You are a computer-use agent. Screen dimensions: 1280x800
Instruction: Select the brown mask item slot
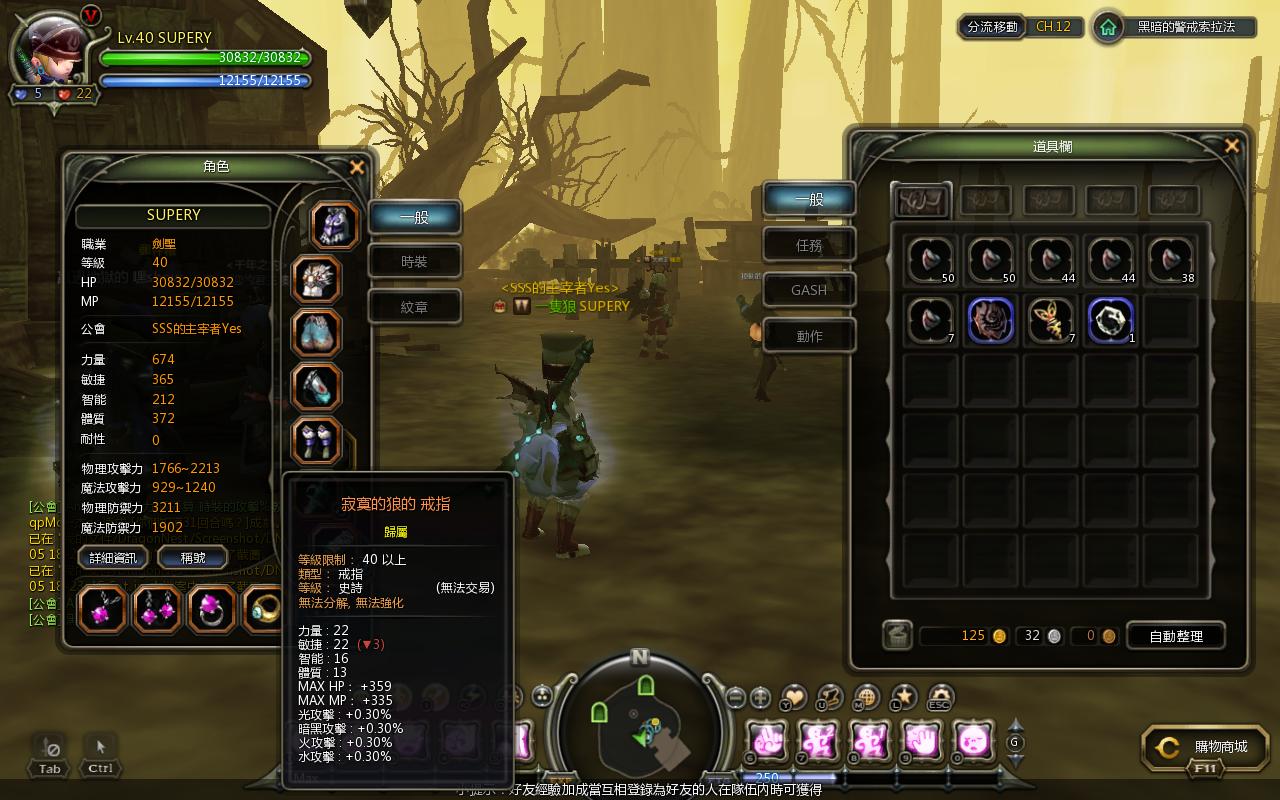pyautogui.click(x=990, y=320)
